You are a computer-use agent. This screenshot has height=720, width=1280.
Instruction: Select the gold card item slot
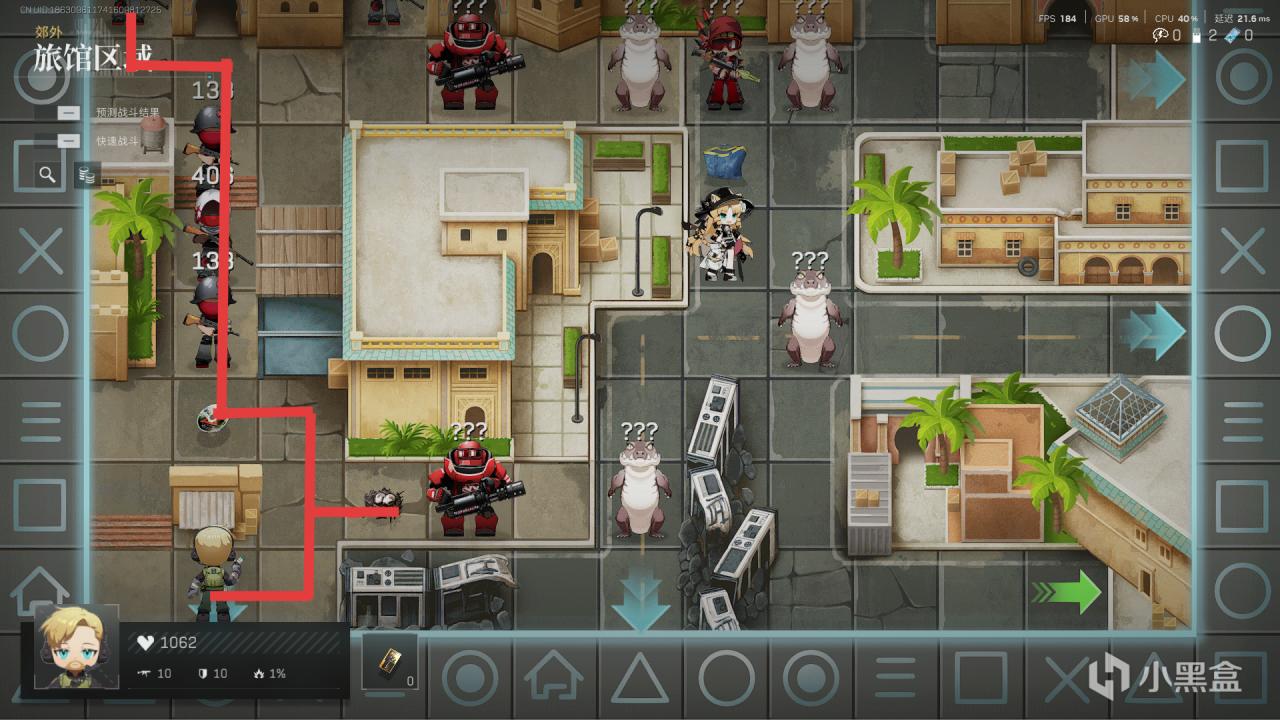point(389,661)
